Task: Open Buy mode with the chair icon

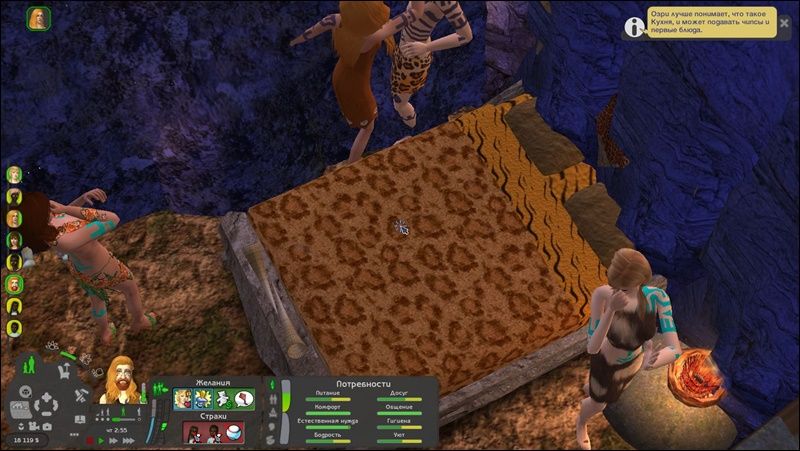Action: click(x=63, y=372)
